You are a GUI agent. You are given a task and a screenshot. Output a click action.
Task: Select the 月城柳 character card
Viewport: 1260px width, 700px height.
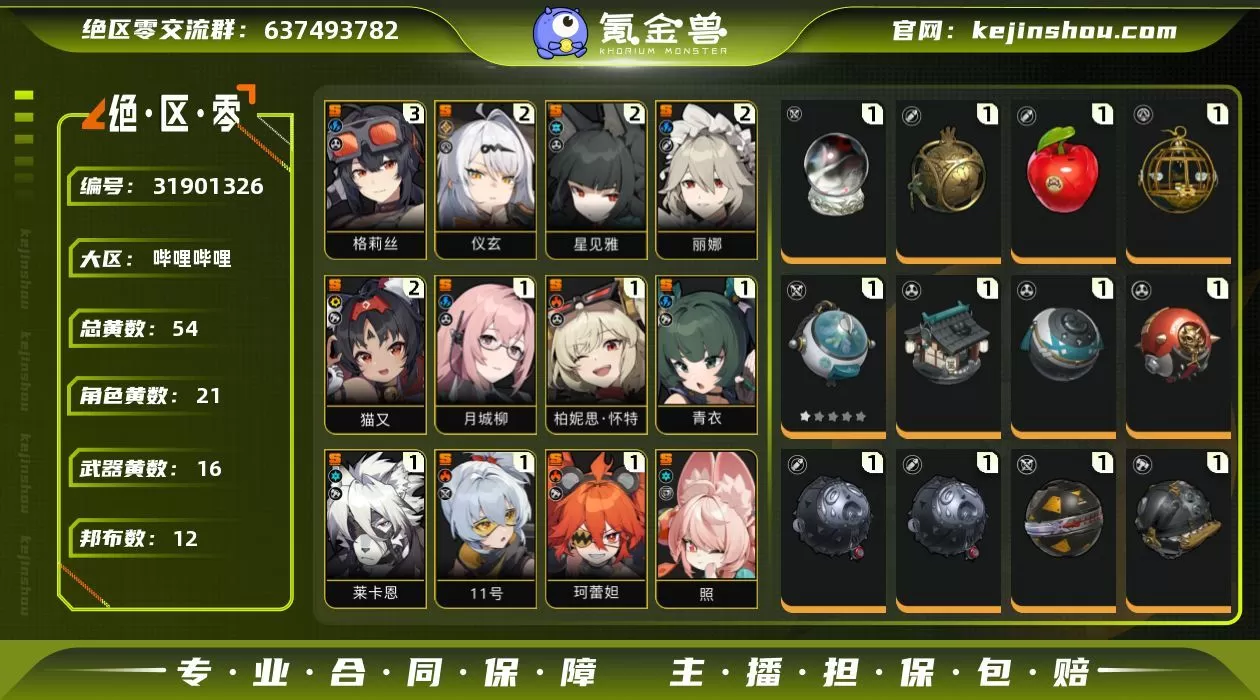486,353
